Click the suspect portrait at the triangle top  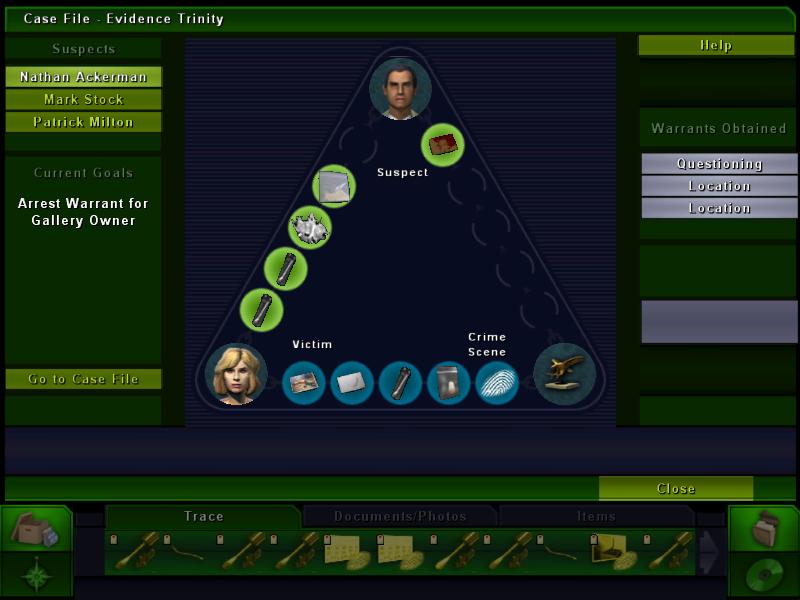point(400,89)
